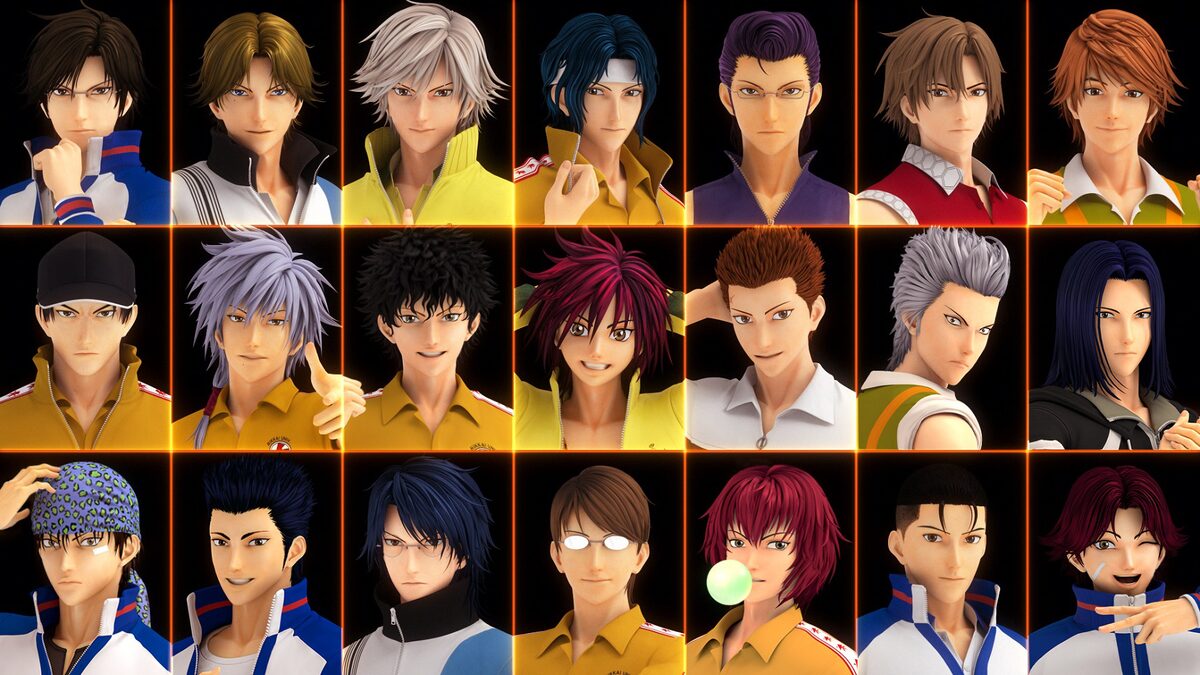
Task: Pick the grinning magenta spiky-haired character
Action: click(x=598, y=338)
